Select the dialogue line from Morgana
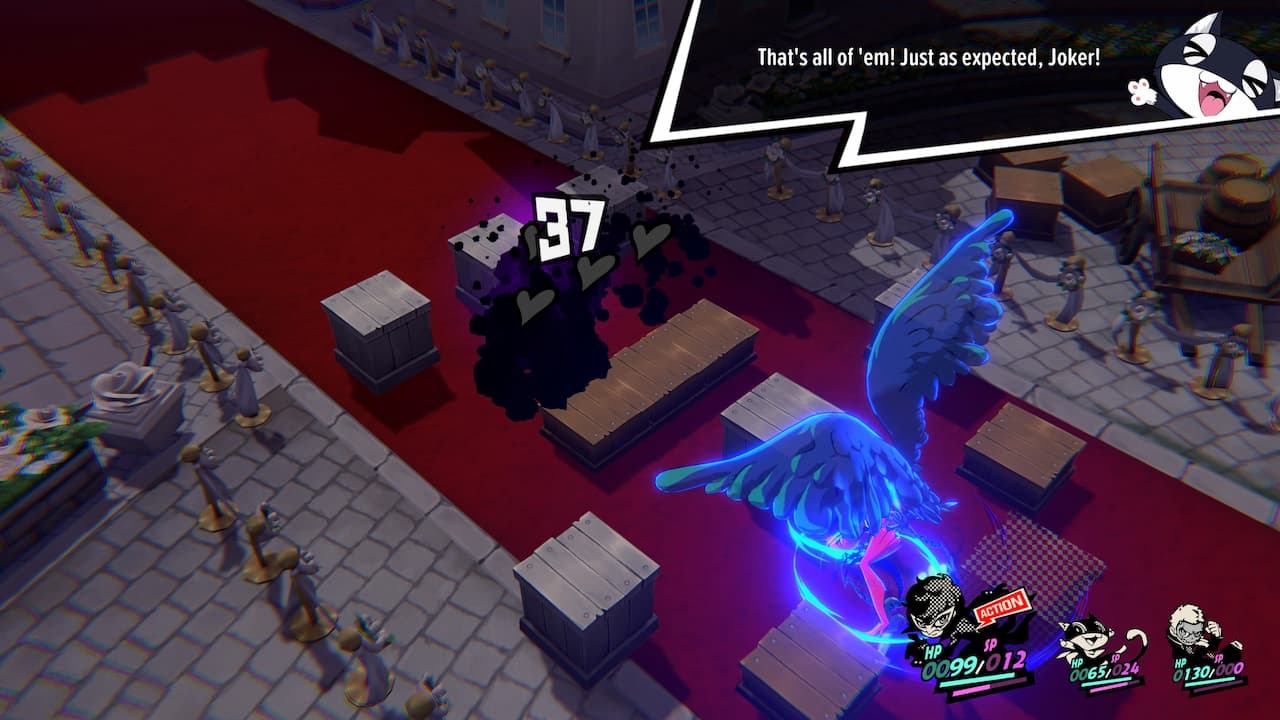Screen dimensions: 1280x720 [x=930, y=58]
